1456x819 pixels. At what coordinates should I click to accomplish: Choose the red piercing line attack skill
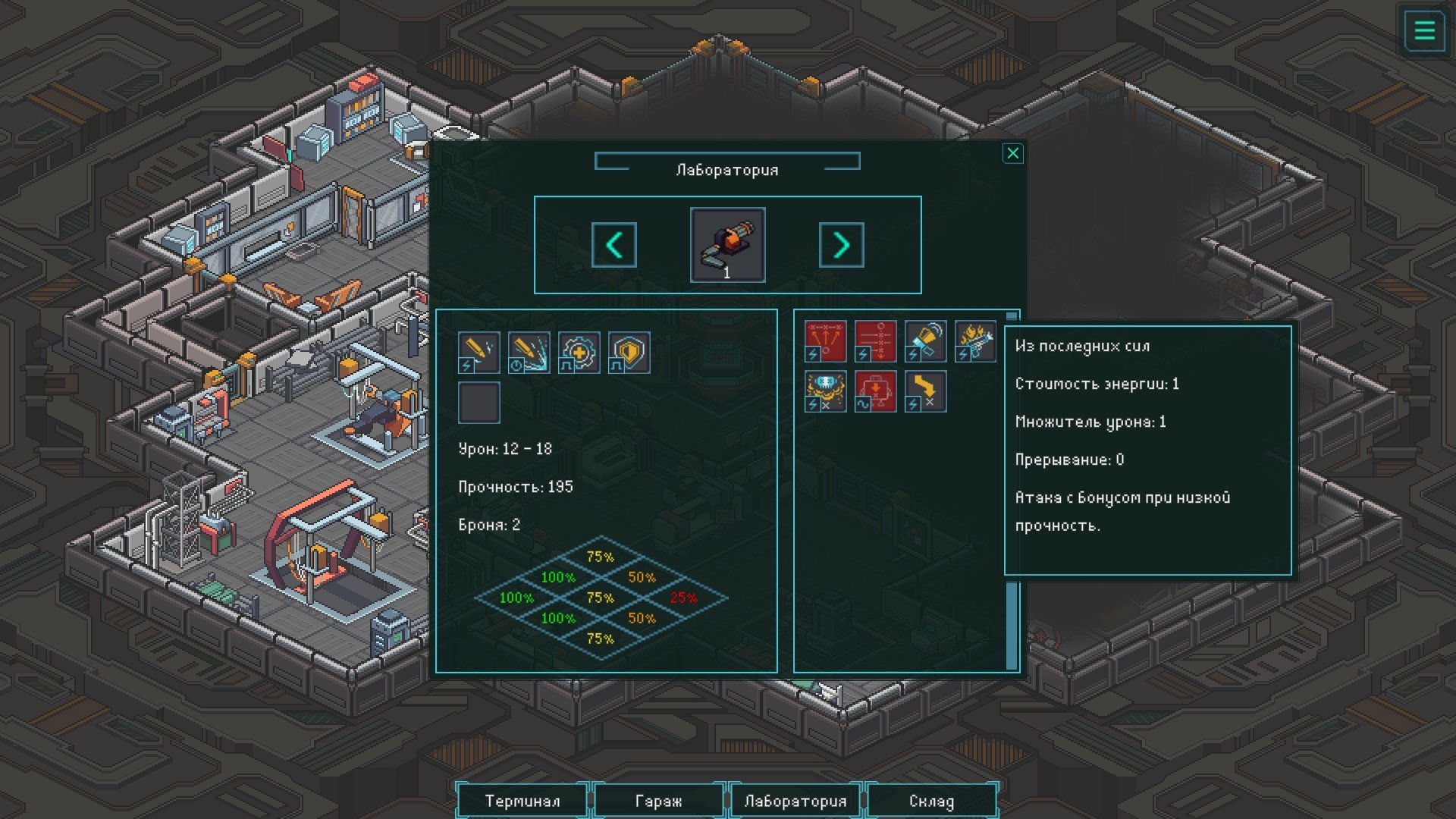pyautogui.click(x=875, y=341)
